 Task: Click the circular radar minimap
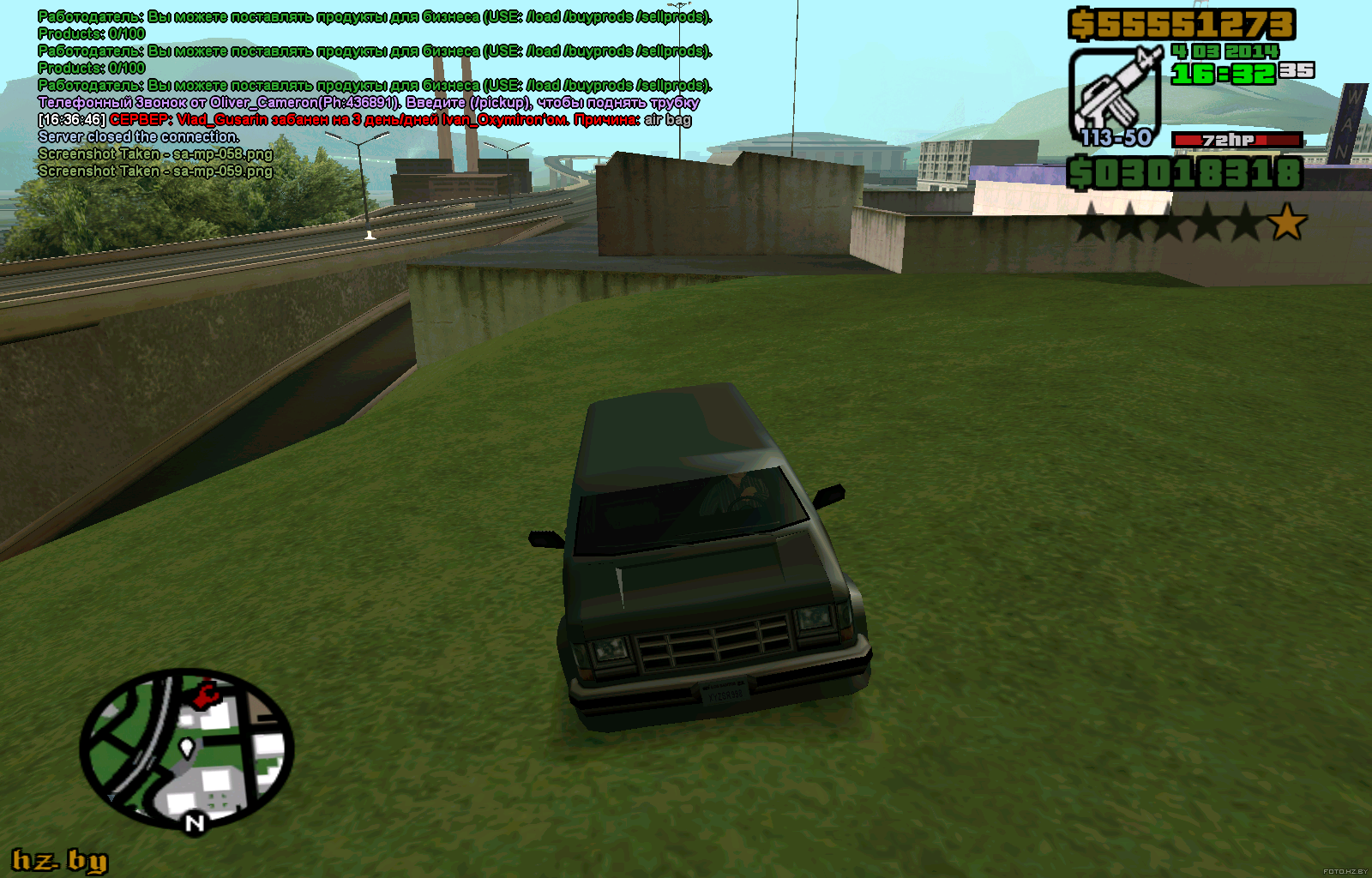pyautogui.click(x=187, y=749)
